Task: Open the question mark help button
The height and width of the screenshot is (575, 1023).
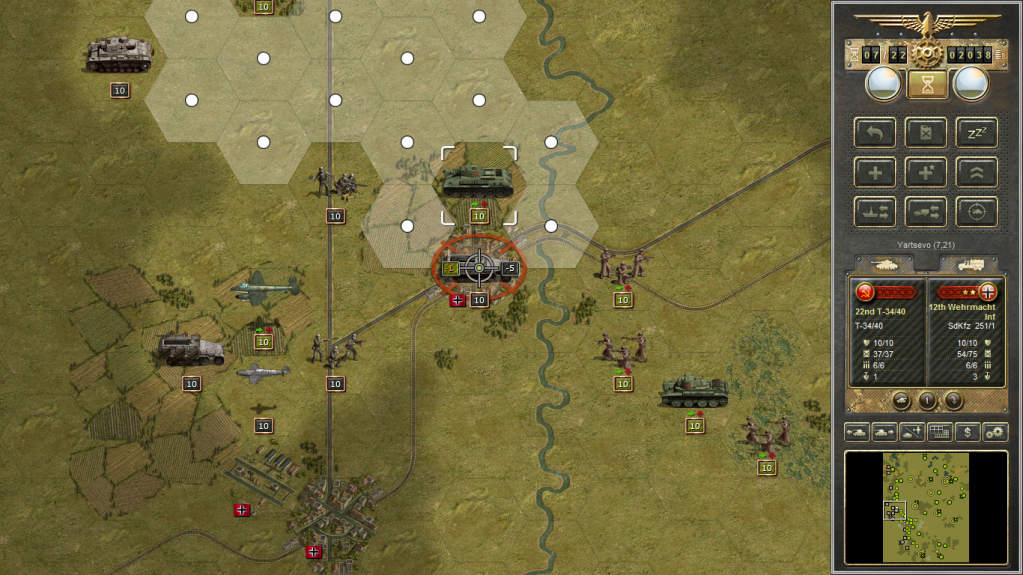Action: click(954, 400)
